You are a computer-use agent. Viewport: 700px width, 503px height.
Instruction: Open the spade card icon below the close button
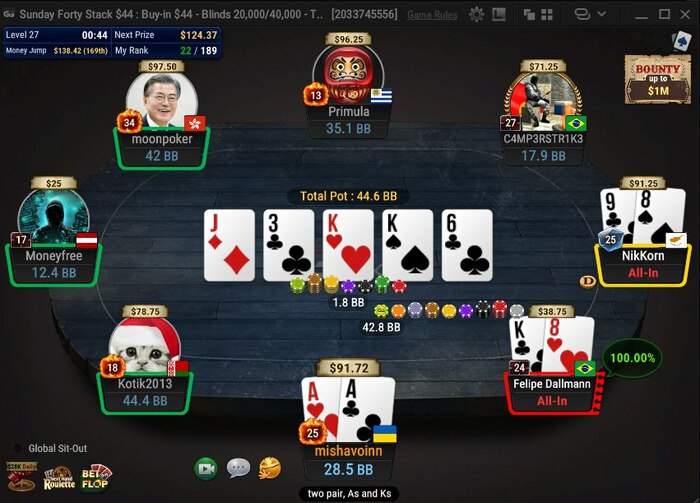coord(683,39)
